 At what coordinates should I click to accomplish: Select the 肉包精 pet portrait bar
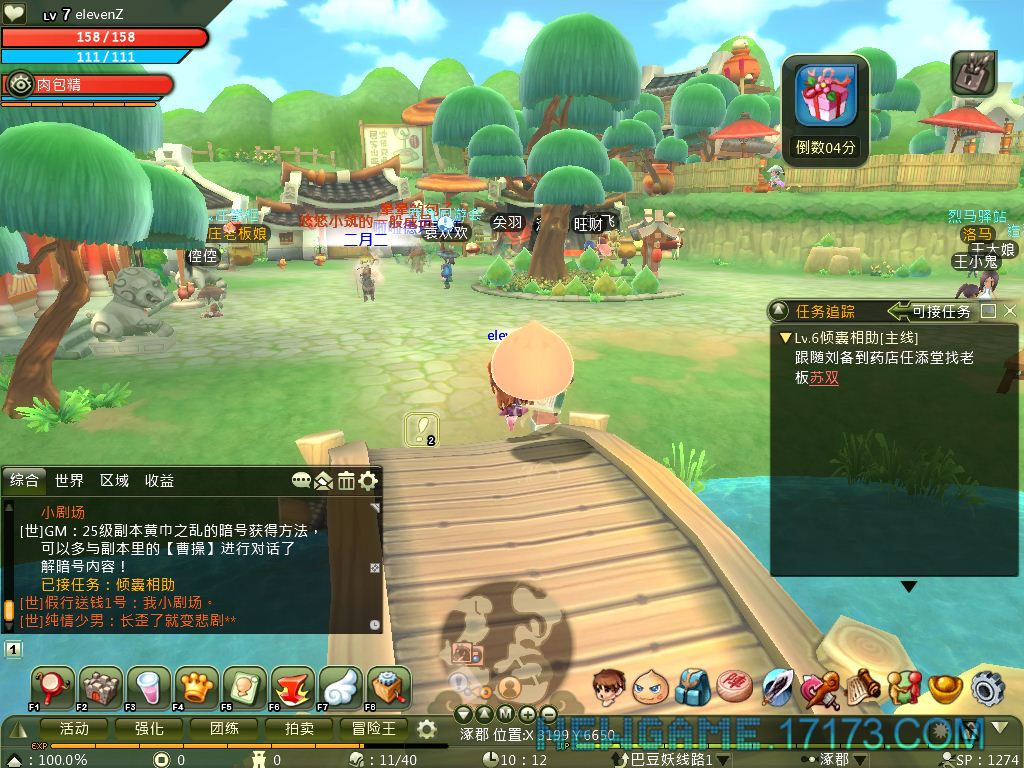coord(88,85)
